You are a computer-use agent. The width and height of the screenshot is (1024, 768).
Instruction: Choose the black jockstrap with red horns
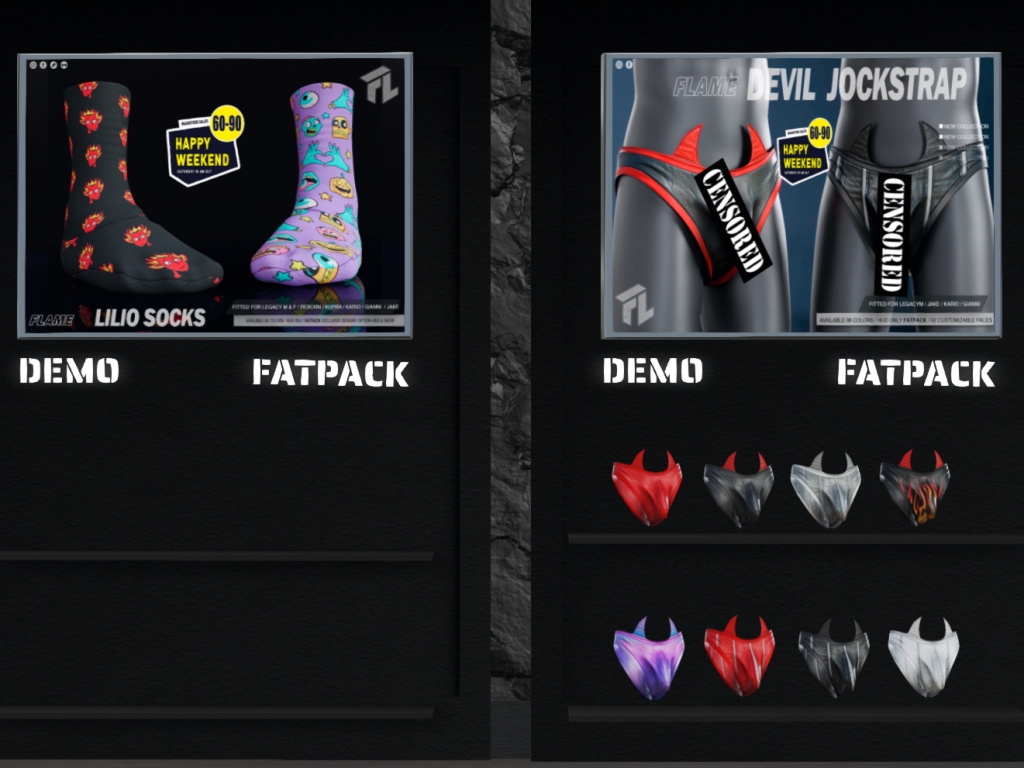coord(738,489)
